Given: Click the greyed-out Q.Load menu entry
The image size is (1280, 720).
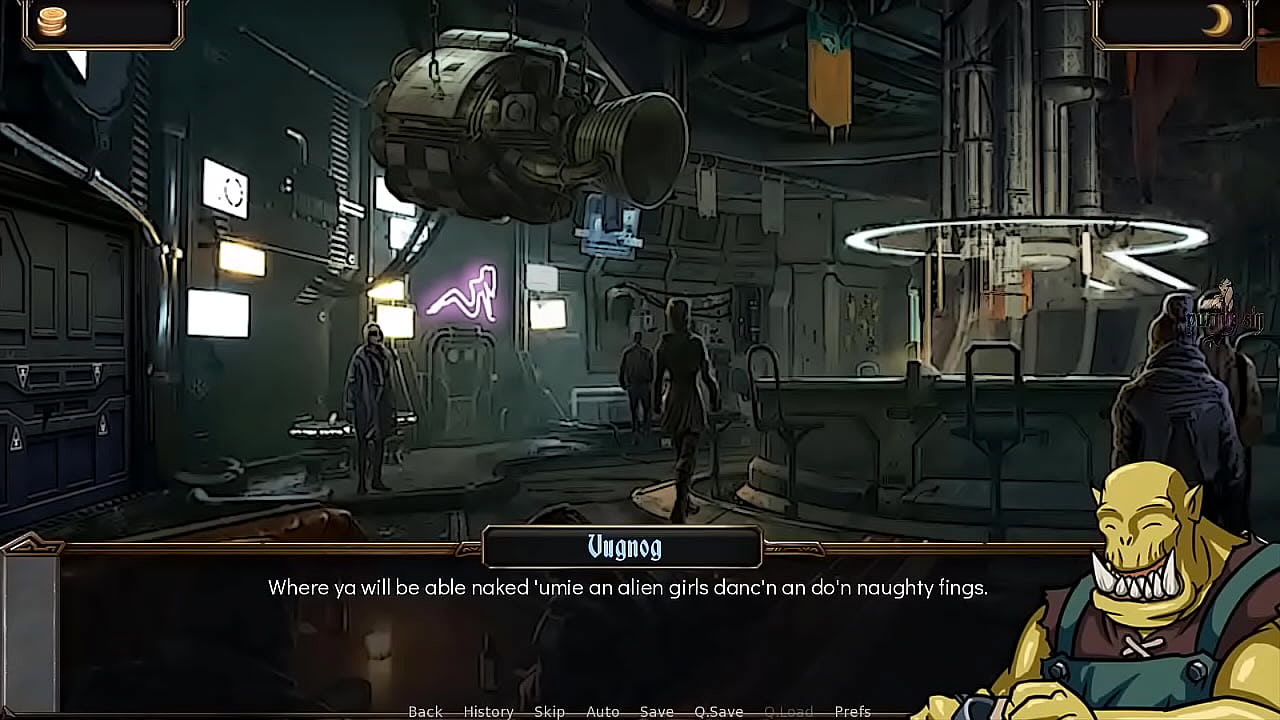Looking at the screenshot, I should click(x=789, y=711).
